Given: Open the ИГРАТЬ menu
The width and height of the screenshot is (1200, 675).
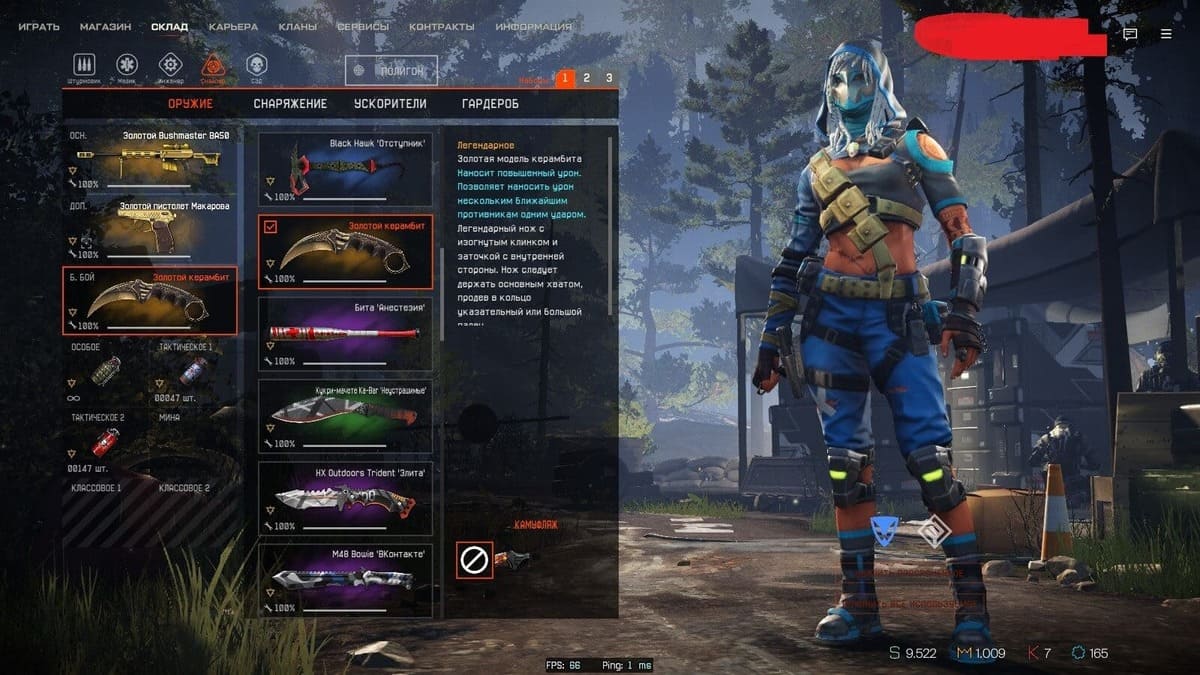Looking at the screenshot, I should 39,27.
